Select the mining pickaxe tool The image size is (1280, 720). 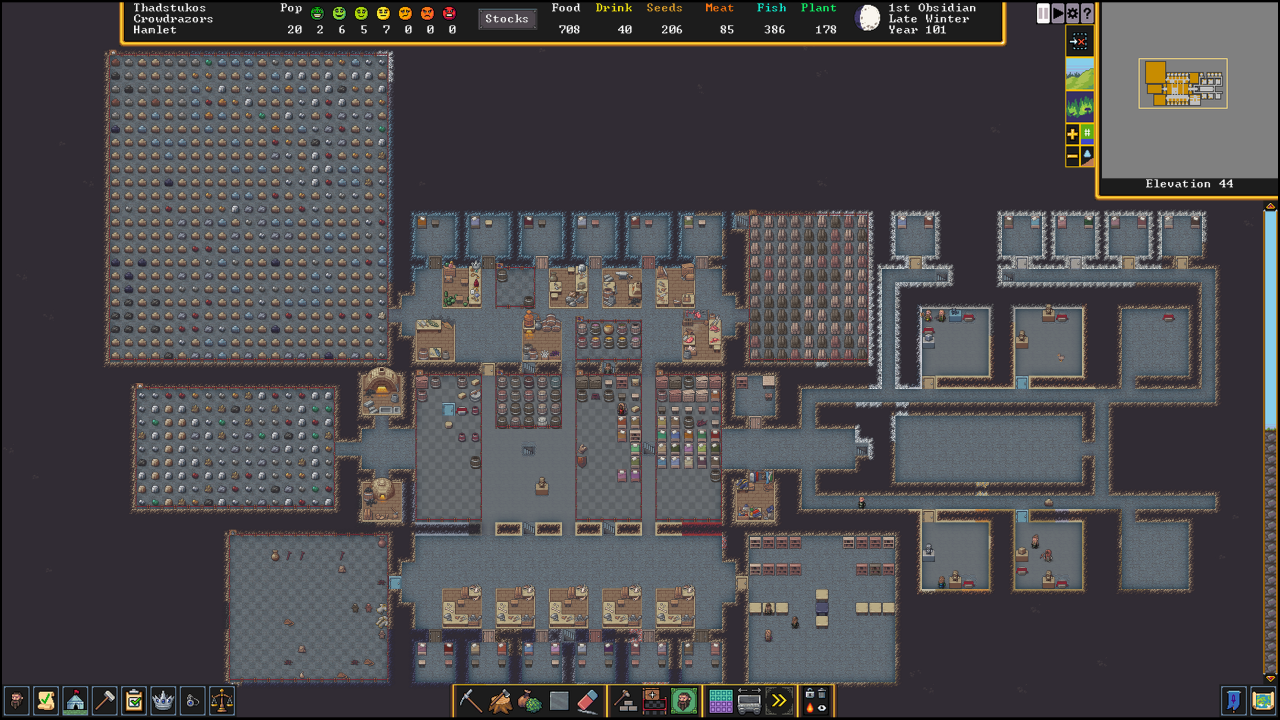470,700
